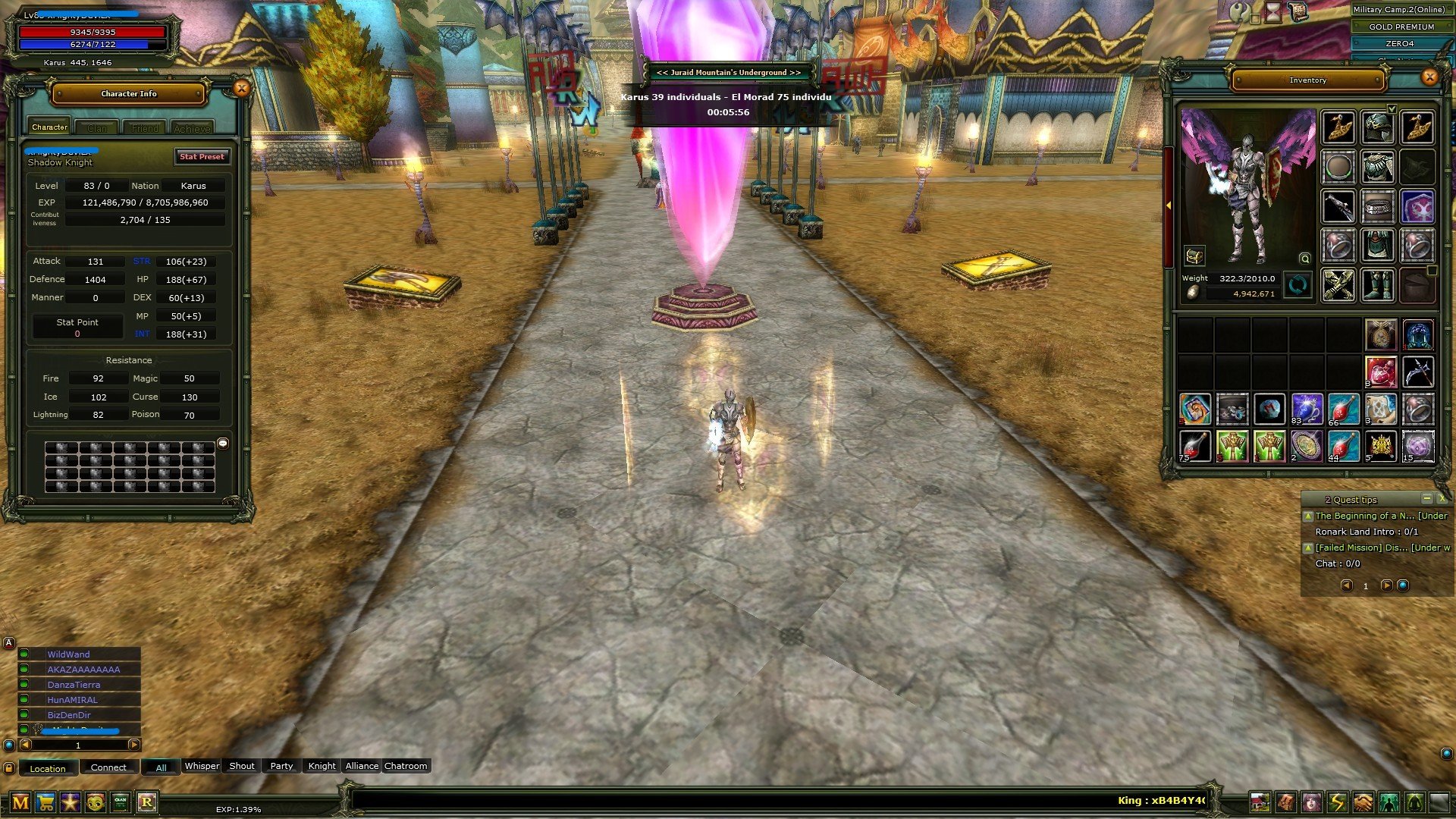
Task: Click the magnifier icon in the Inventory panel
Action: point(1304,258)
